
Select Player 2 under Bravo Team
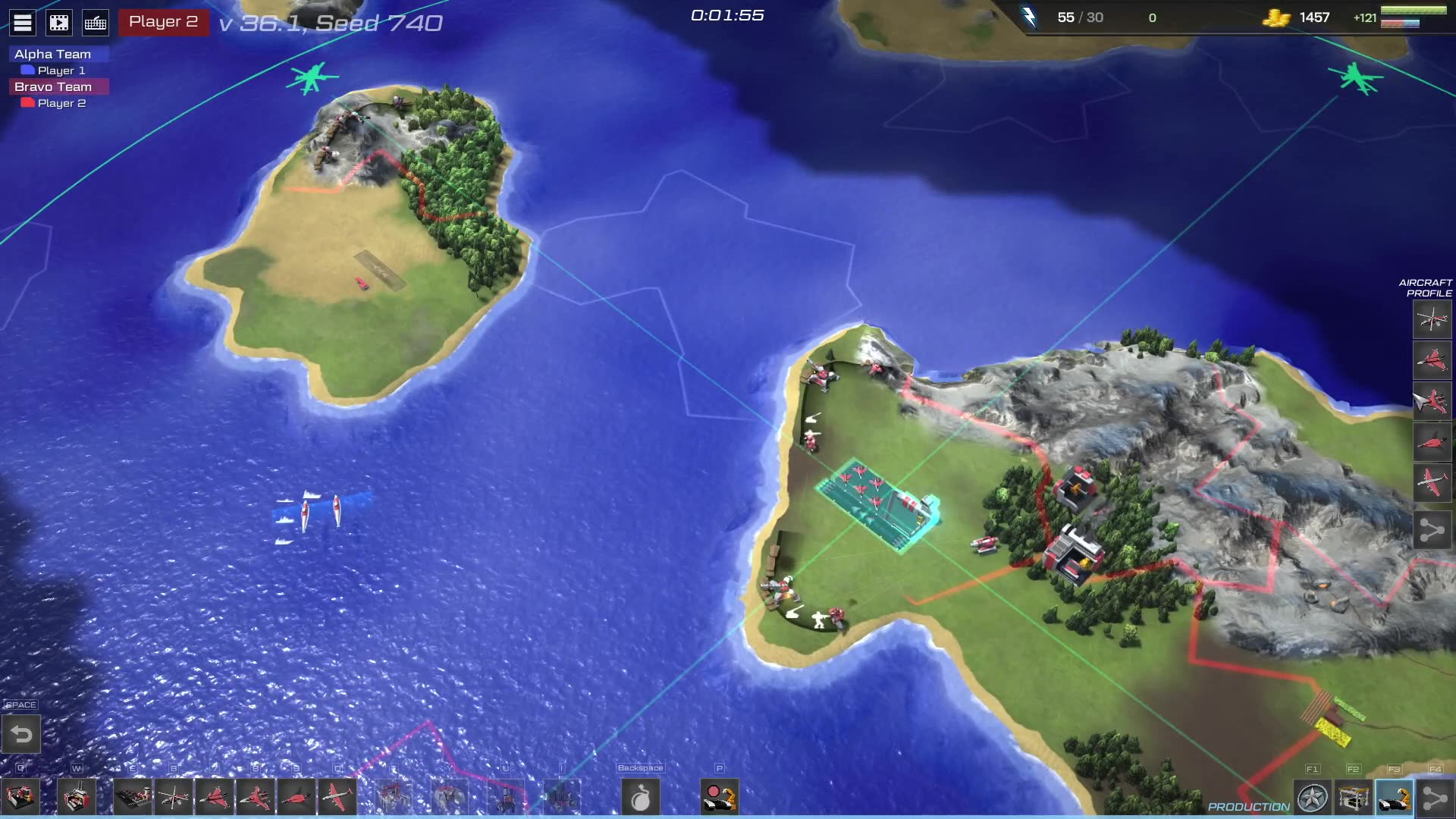pos(61,103)
